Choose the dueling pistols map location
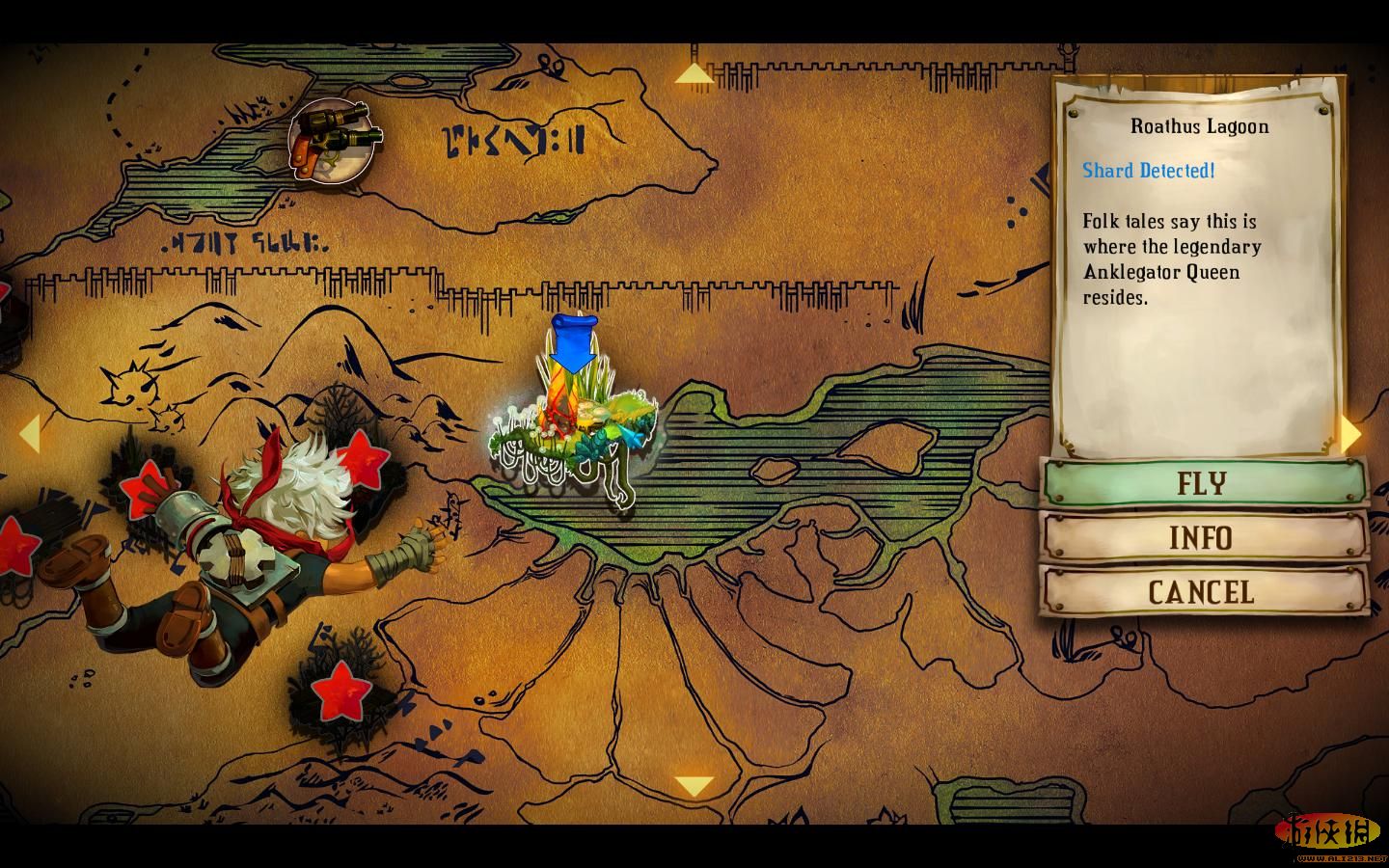 pyautogui.click(x=332, y=141)
